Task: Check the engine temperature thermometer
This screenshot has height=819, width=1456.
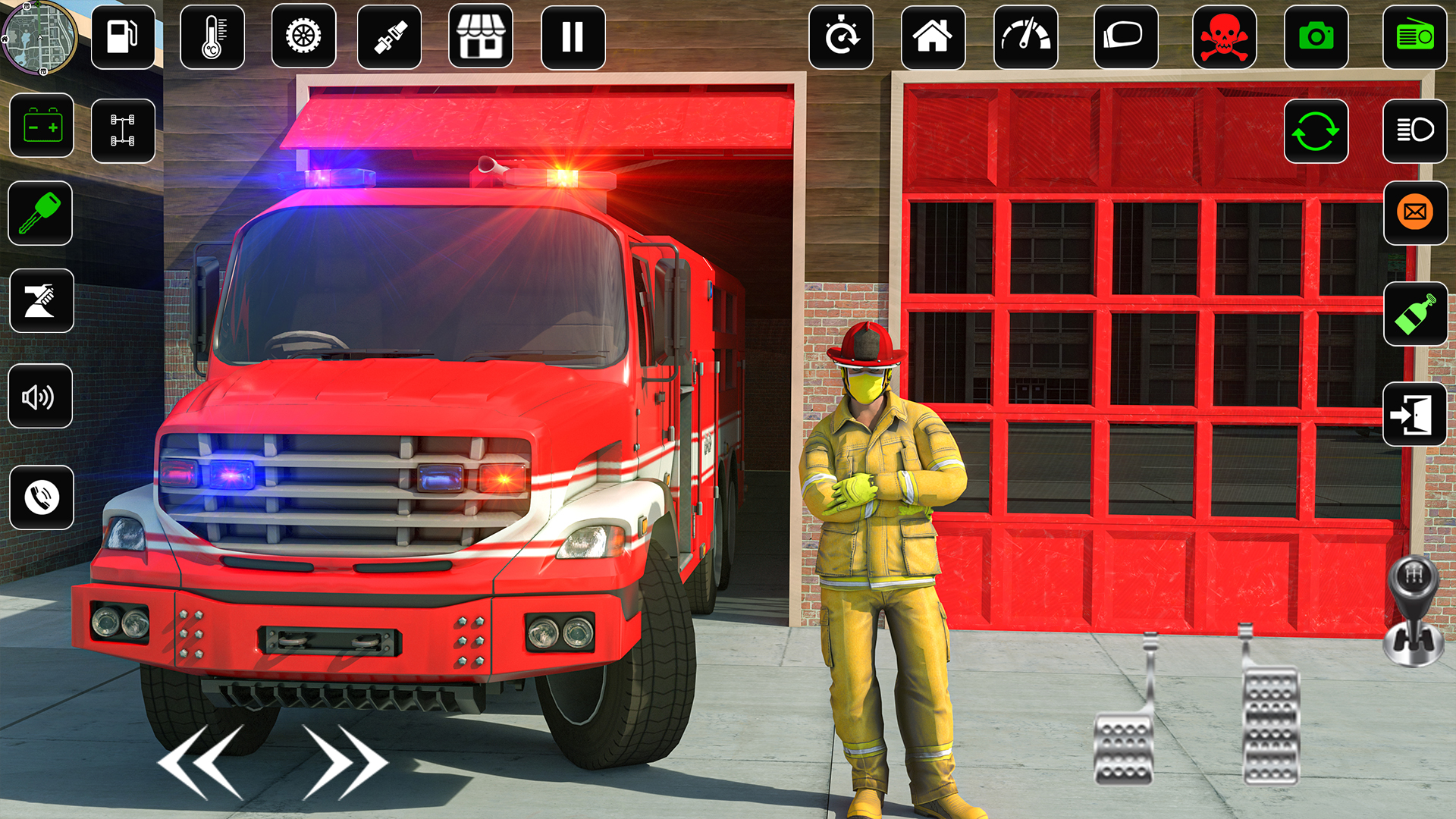Action: click(212, 38)
